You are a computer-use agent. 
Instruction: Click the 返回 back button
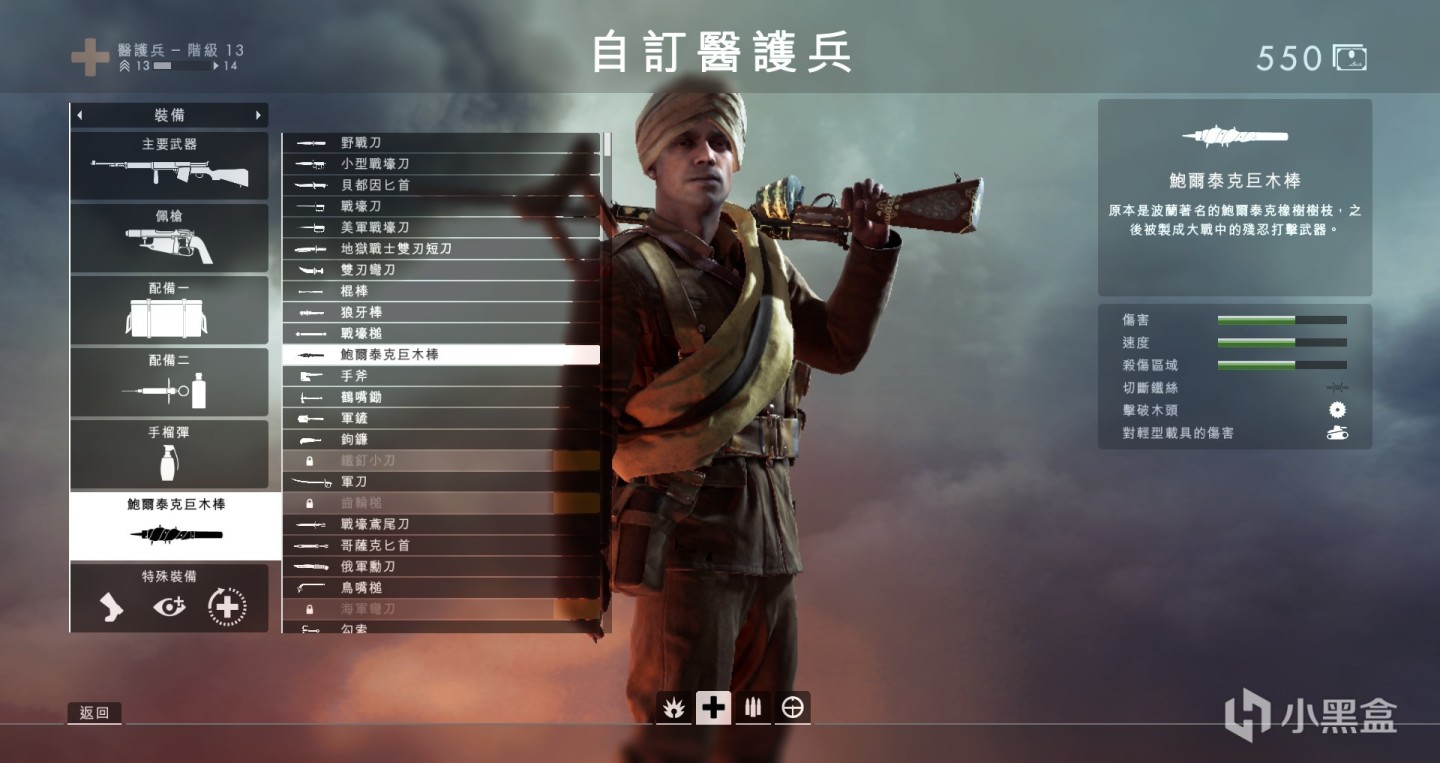coord(96,713)
